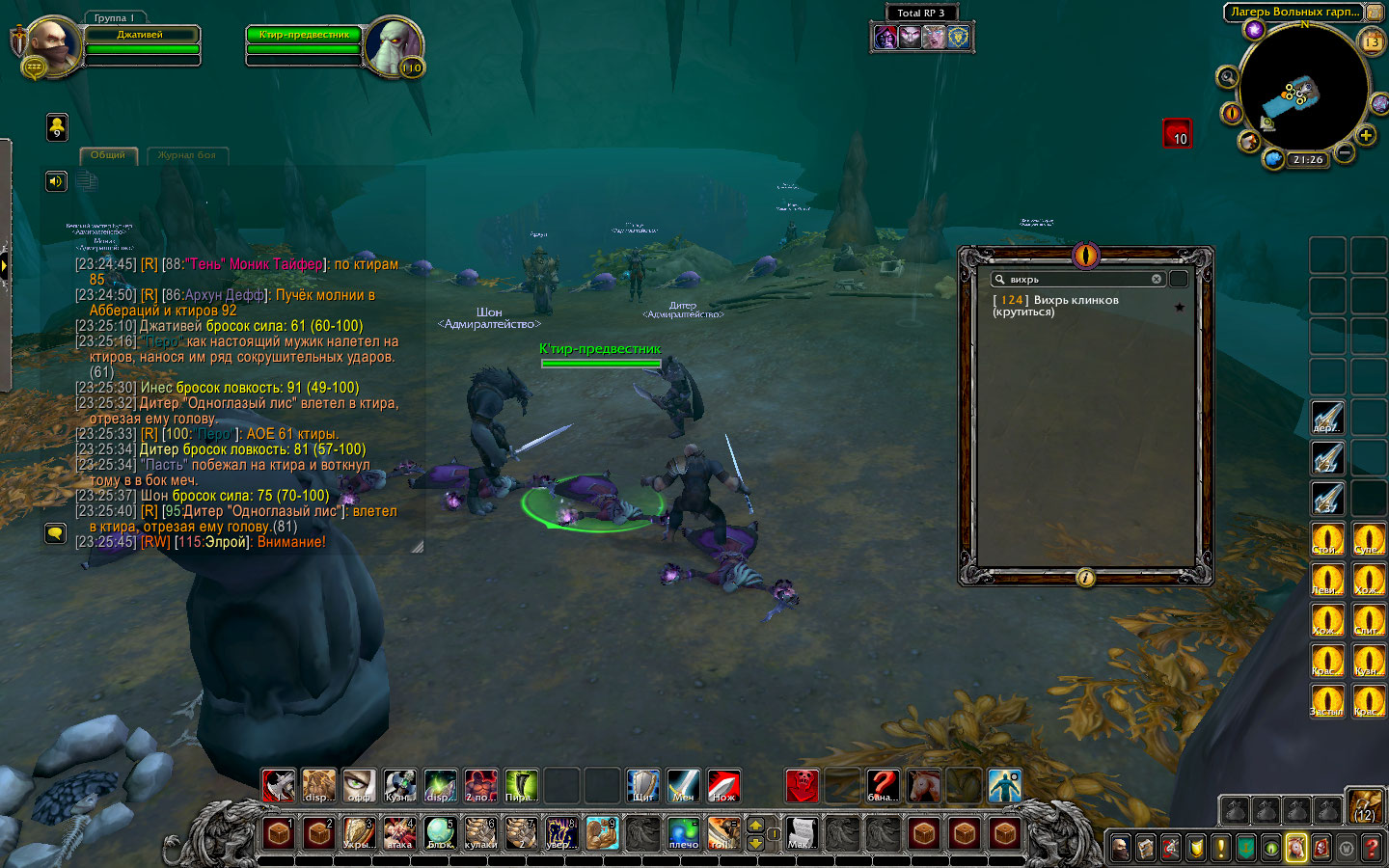
Task: Activate the плечо action button
Action: (683, 833)
